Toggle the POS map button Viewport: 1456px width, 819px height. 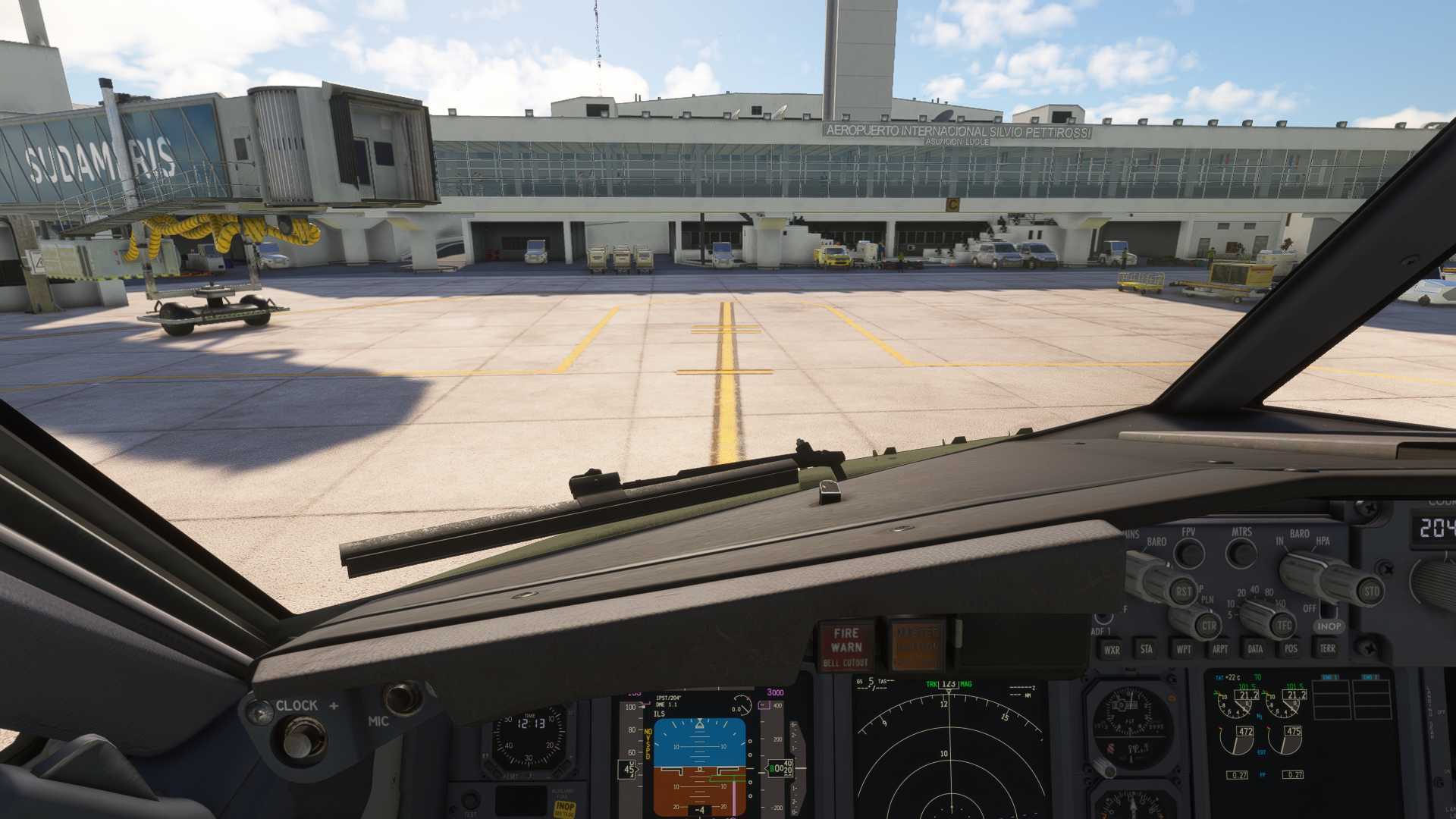tap(1291, 648)
